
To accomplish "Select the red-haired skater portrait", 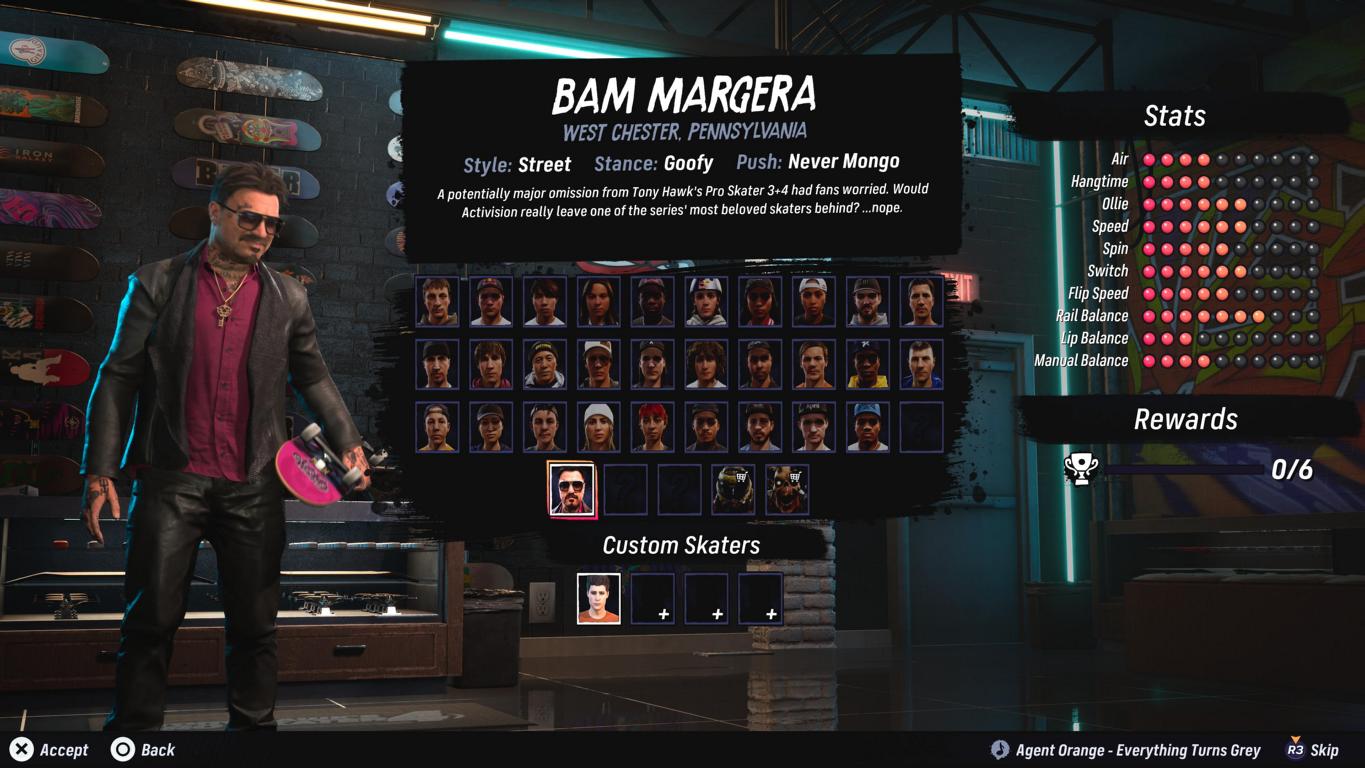I will point(652,427).
